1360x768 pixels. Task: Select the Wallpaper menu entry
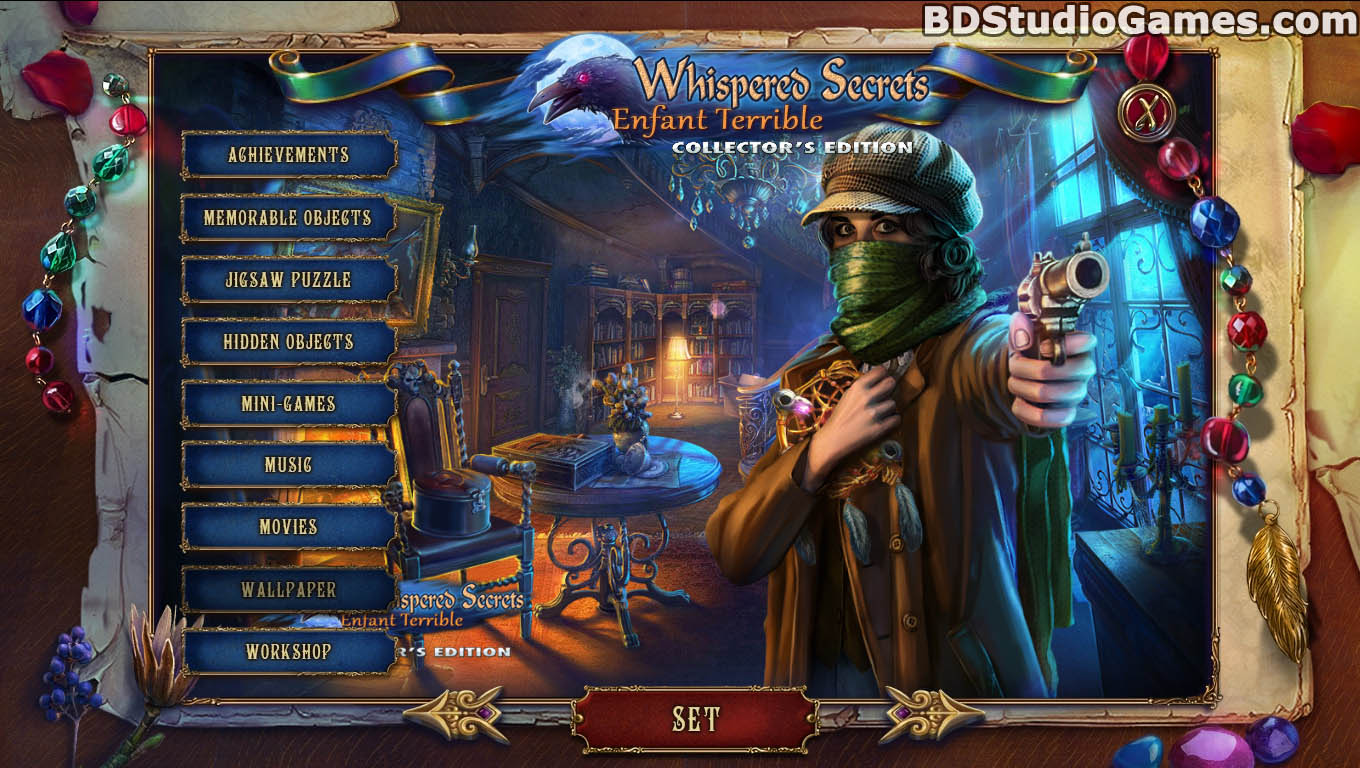(x=288, y=590)
